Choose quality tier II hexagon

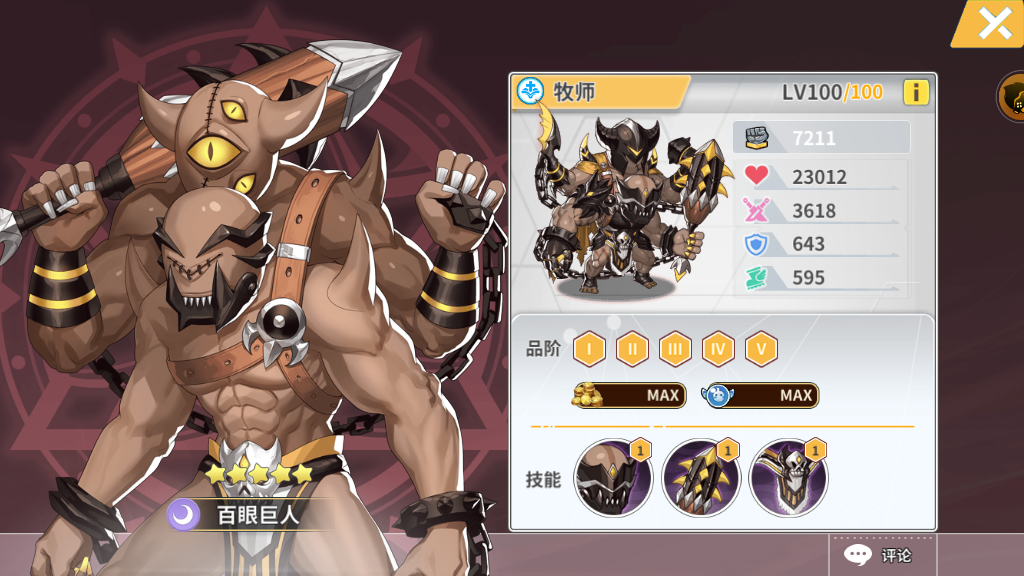[x=632, y=349]
